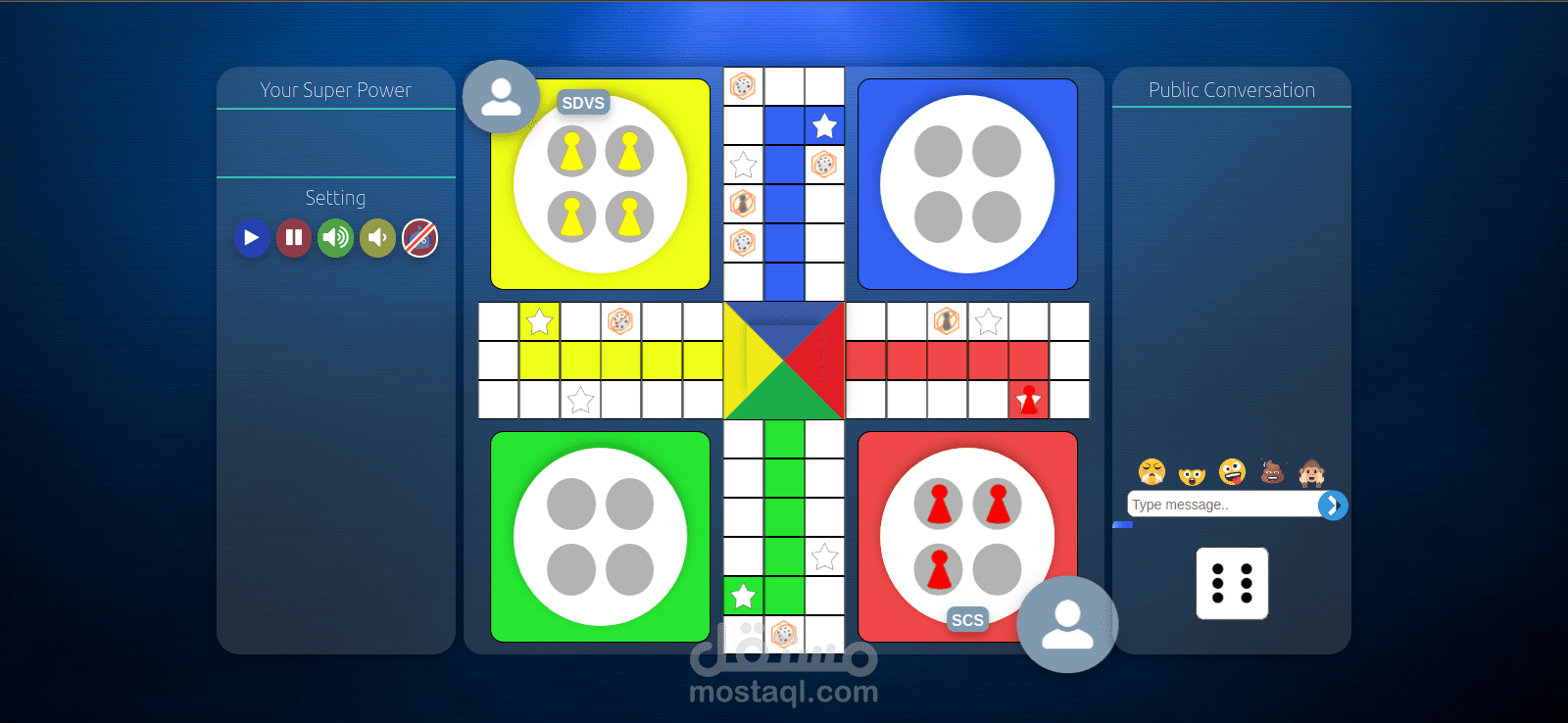This screenshot has width=1568, height=723.
Task: Select the sleepy bearded-face emoji
Action: click(1151, 473)
